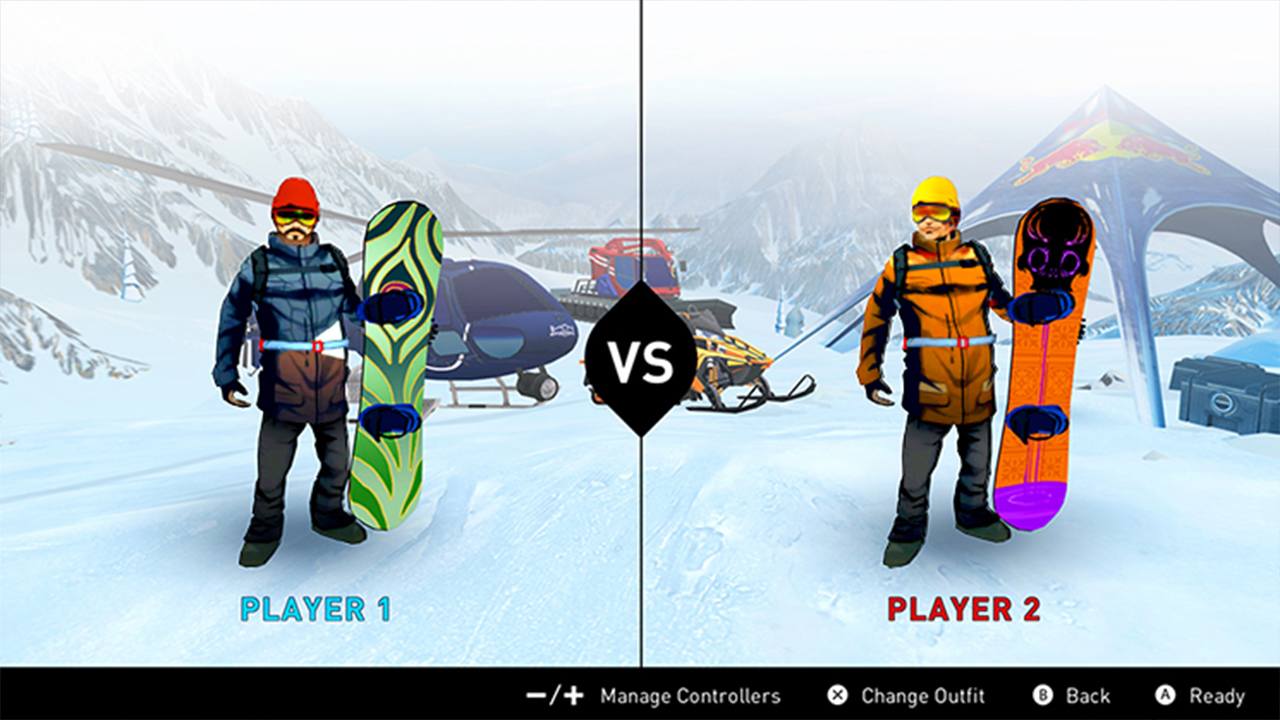Click the minus/plus Manage Controllers icon
1280x720 pixels.
553,695
